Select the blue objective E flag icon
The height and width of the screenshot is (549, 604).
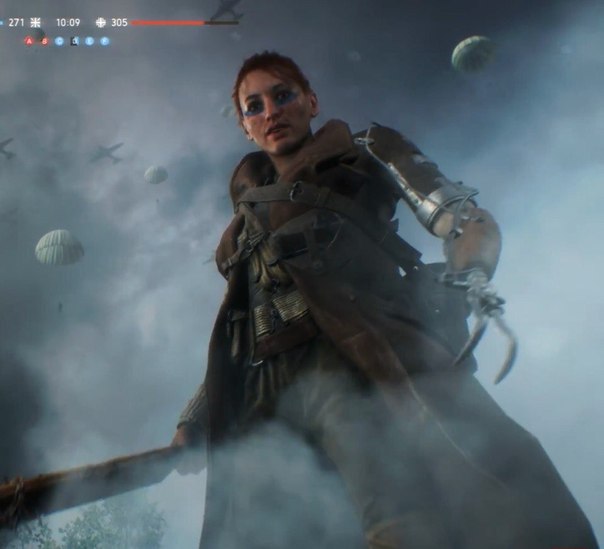tap(89, 41)
